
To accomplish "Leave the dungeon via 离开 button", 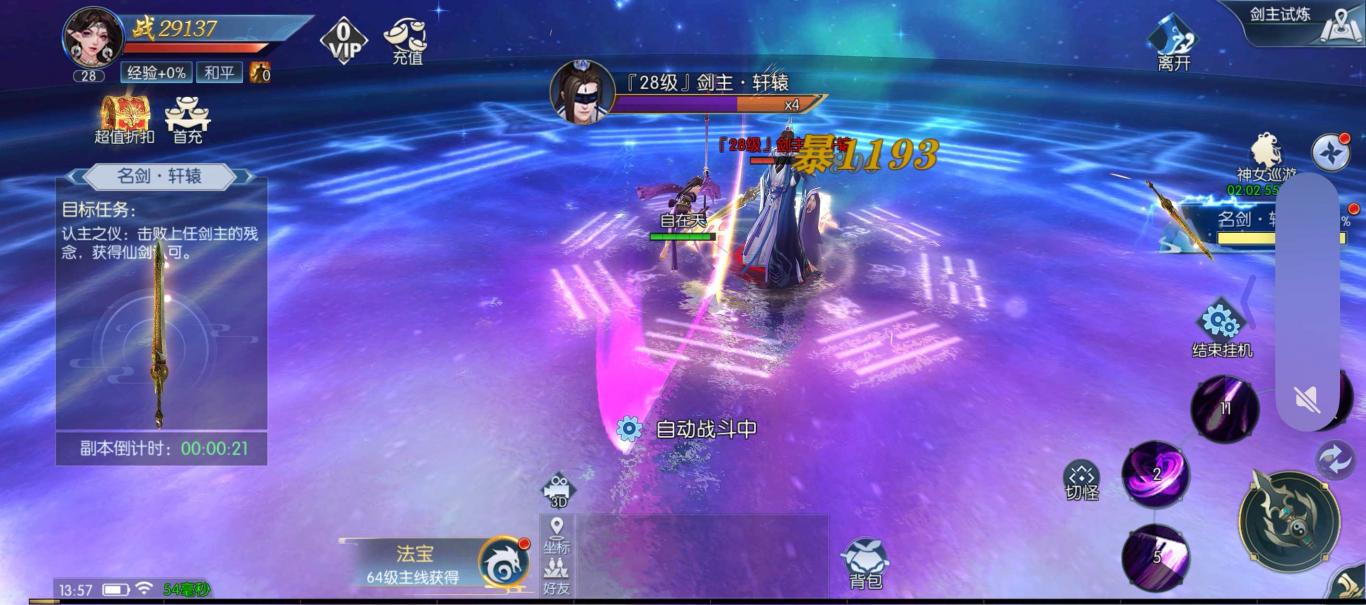I will click(1173, 42).
